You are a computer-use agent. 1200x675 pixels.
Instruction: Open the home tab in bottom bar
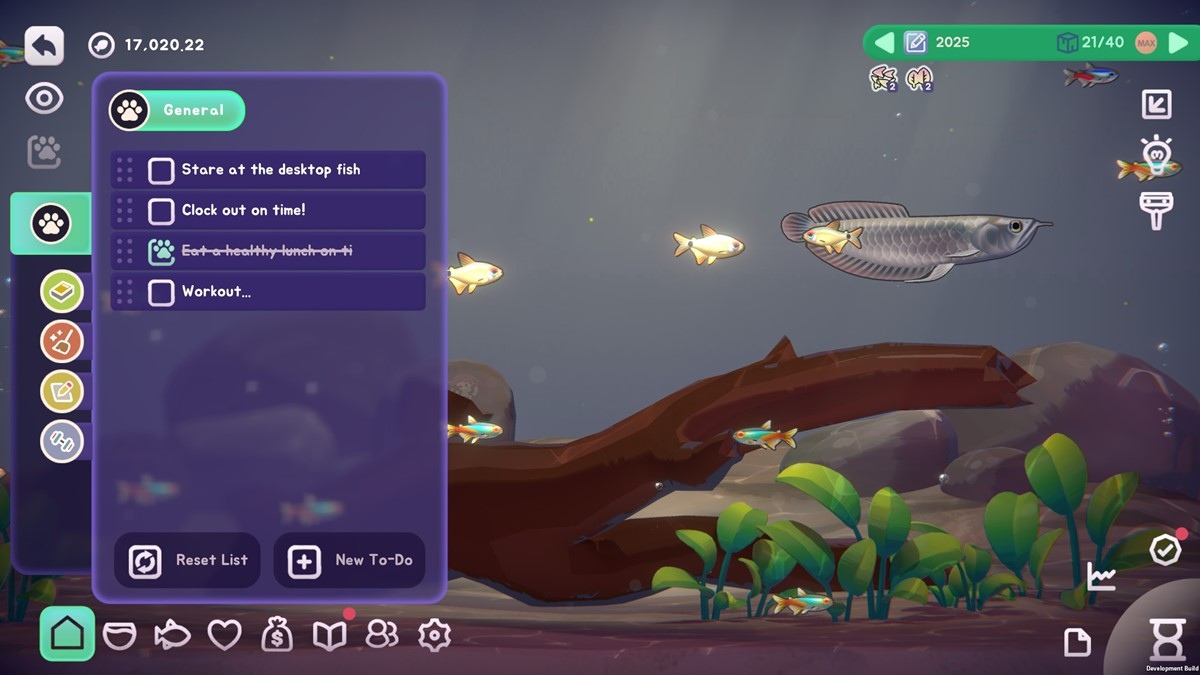click(67, 634)
